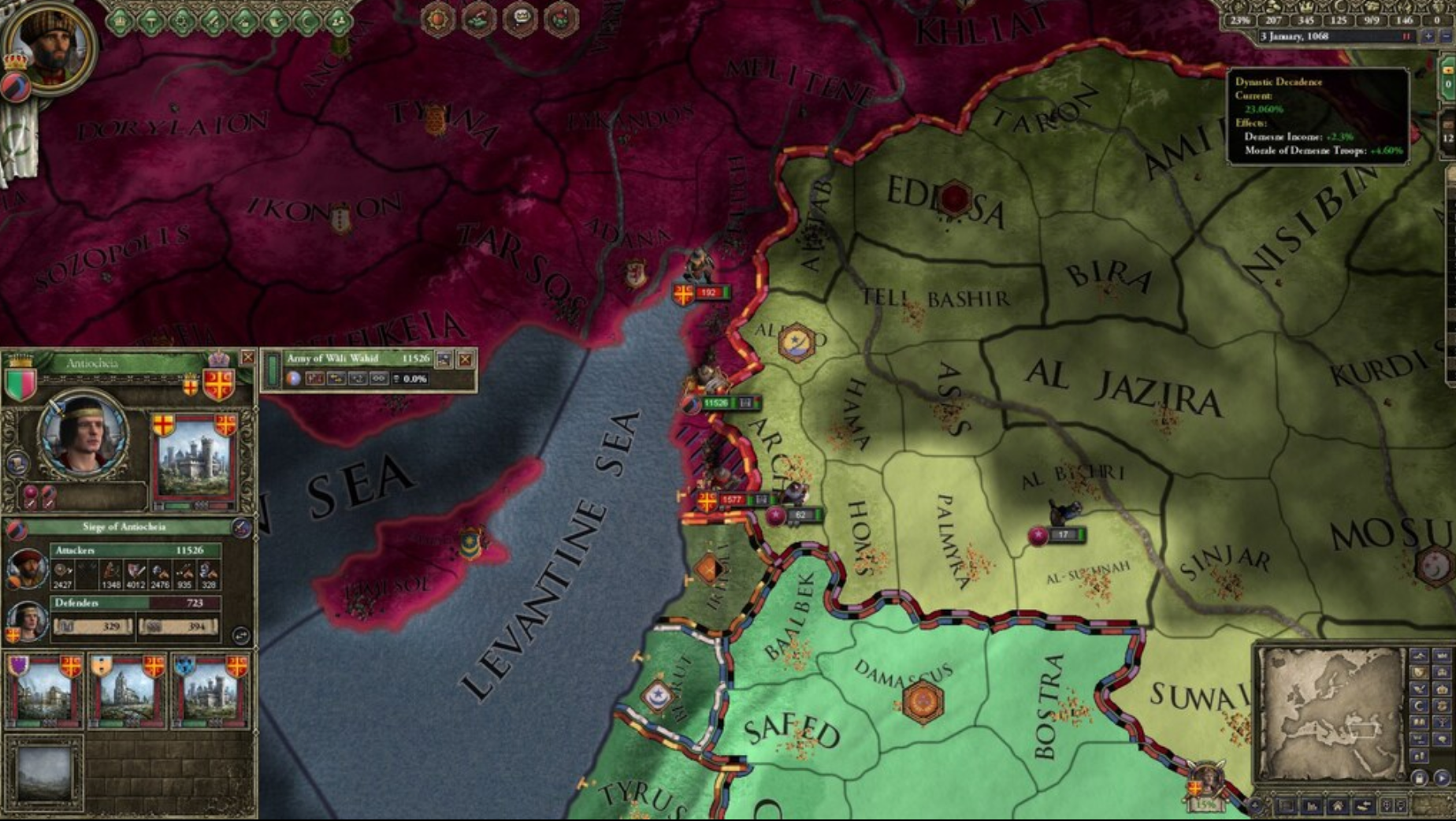Image resolution: width=1456 pixels, height=821 pixels.
Task: Click the go-to-capital home icon below minimap
Action: pos(1339,805)
